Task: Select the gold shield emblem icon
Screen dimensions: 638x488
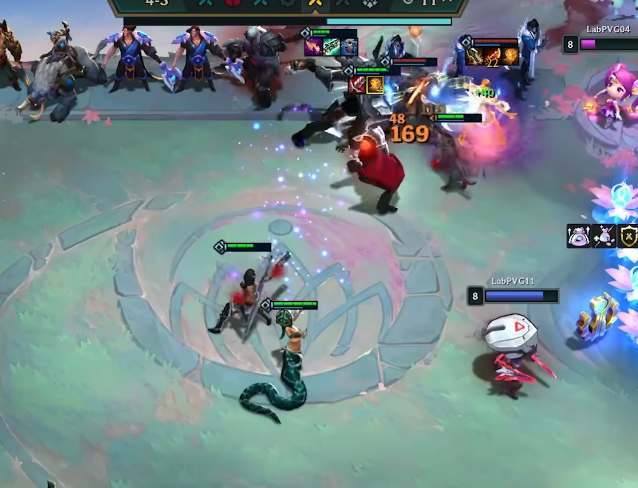Action: (x=628, y=236)
